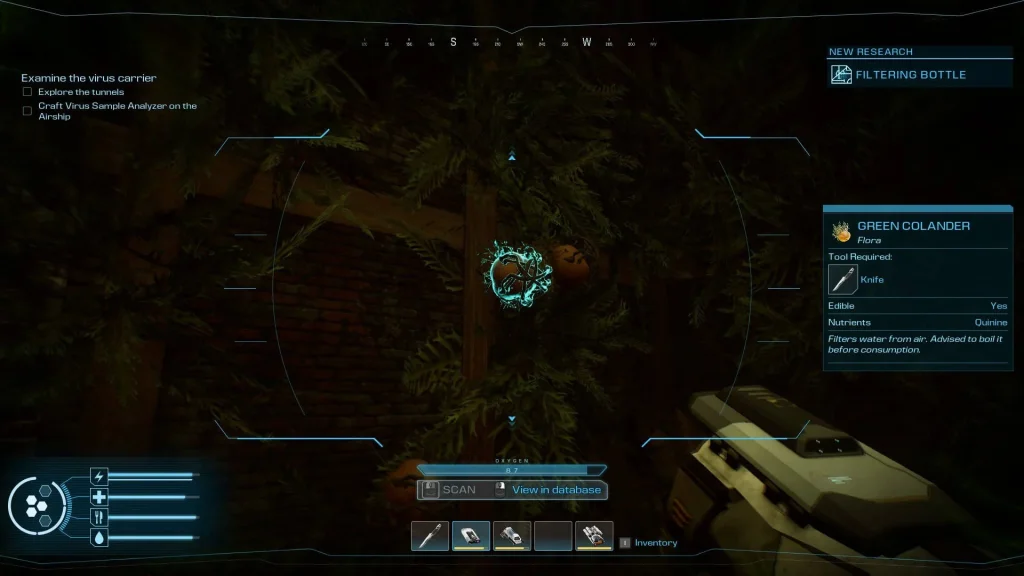
Task: Tick the Explore the tunnels objective checkbox
Action: click(28, 92)
